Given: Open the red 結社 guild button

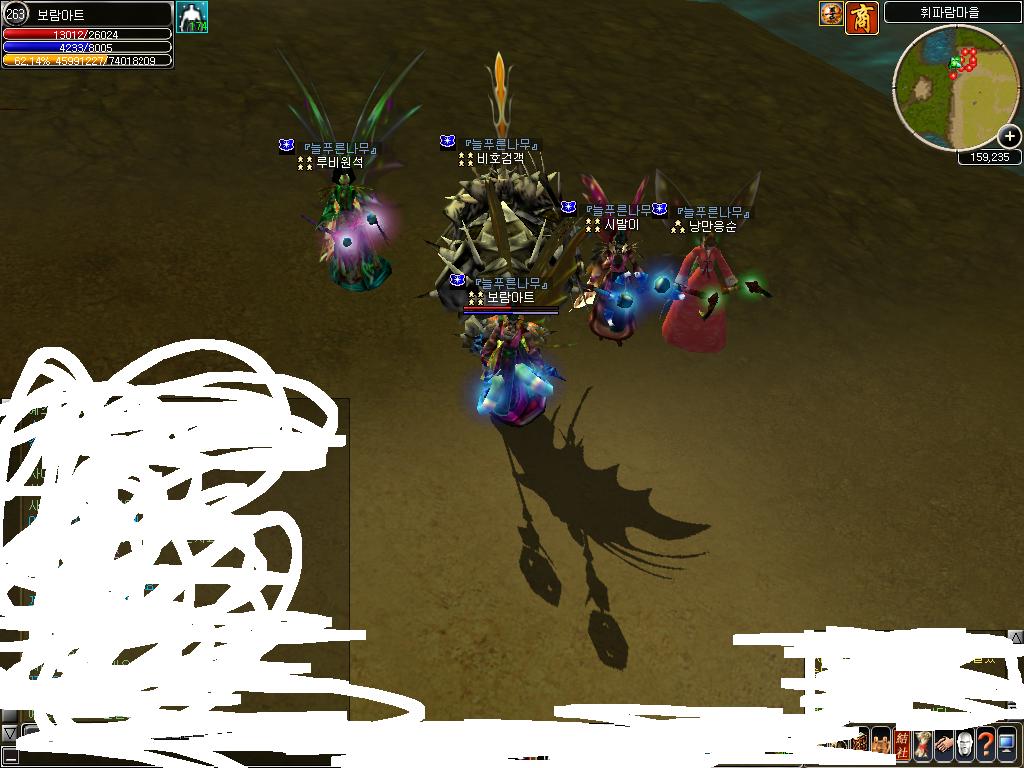Looking at the screenshot, I should [x=902, y=744].
